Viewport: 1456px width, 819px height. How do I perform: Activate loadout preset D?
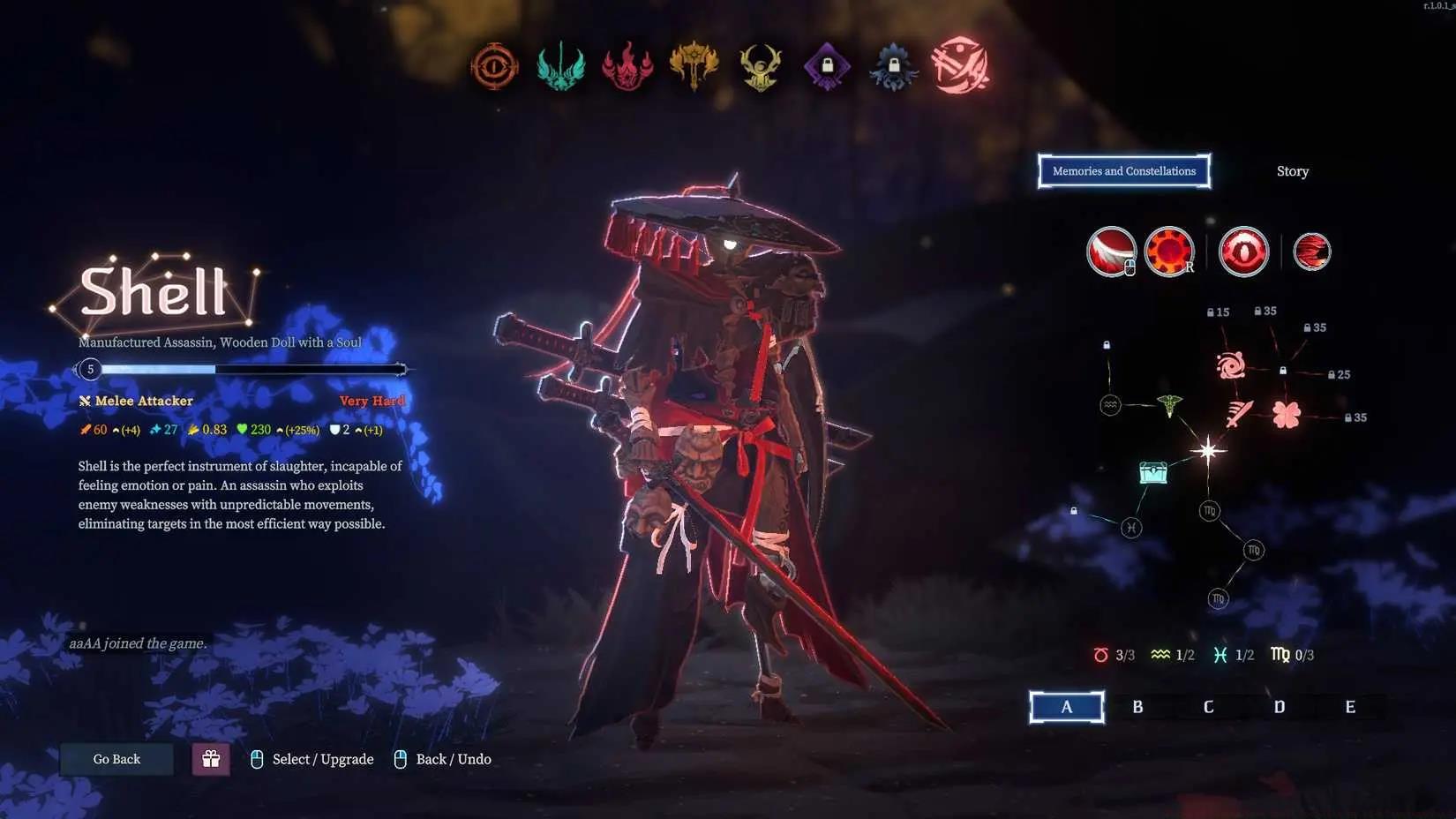[x=1279, y=707]
